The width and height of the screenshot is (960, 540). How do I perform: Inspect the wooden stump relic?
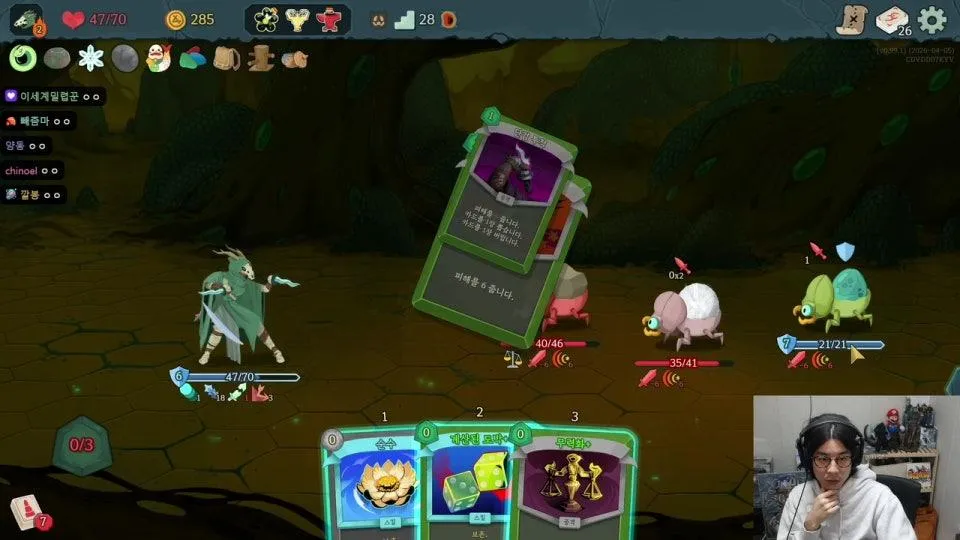(x=261, y=58)
